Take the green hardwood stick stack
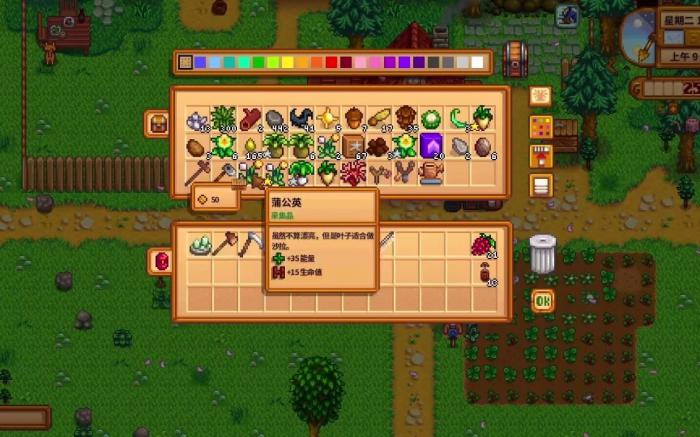The width and height of the screenshot is (700, 437). point(458,119)
